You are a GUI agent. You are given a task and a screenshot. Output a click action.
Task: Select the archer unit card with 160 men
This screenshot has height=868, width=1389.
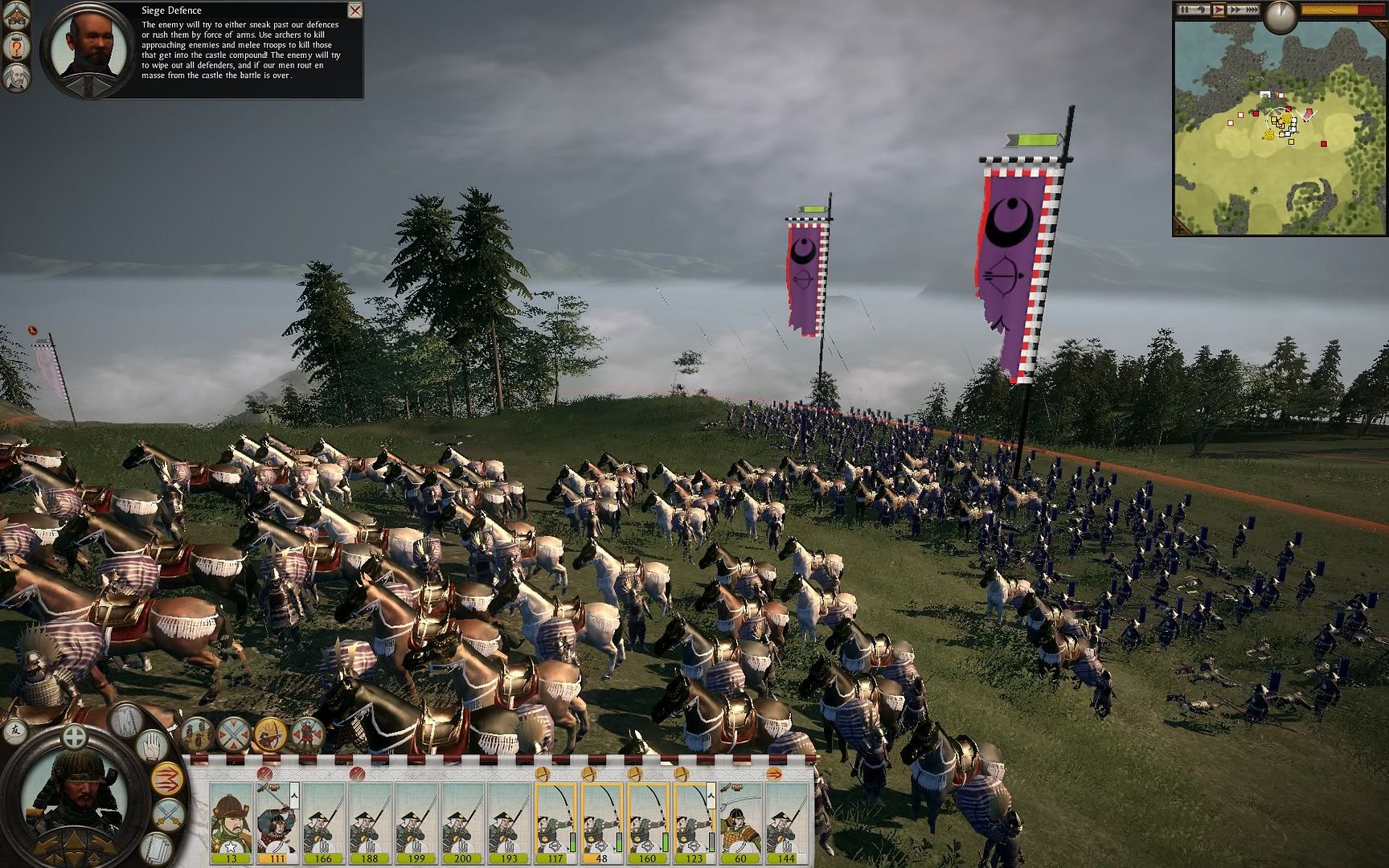click(x=648, y=820)
